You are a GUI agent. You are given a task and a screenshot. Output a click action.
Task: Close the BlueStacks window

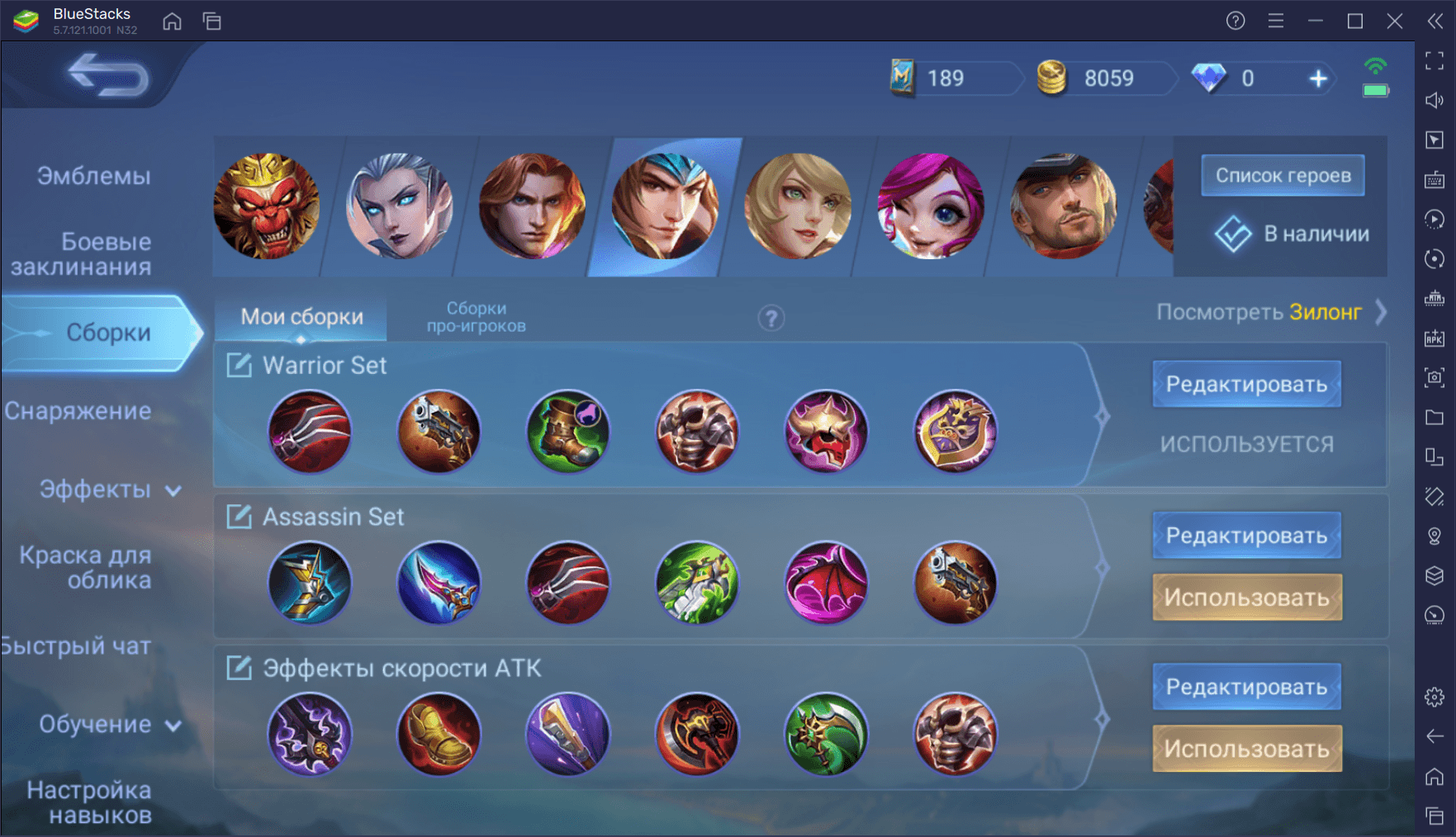point(1395,21)
